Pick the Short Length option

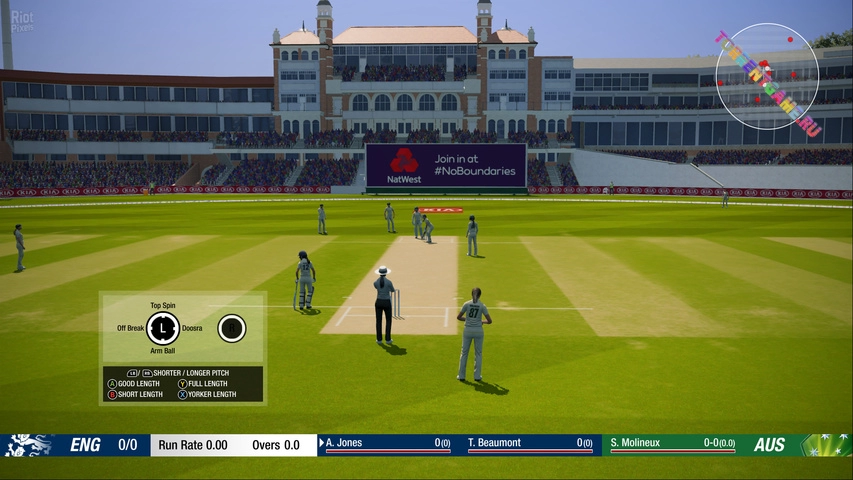135,395
